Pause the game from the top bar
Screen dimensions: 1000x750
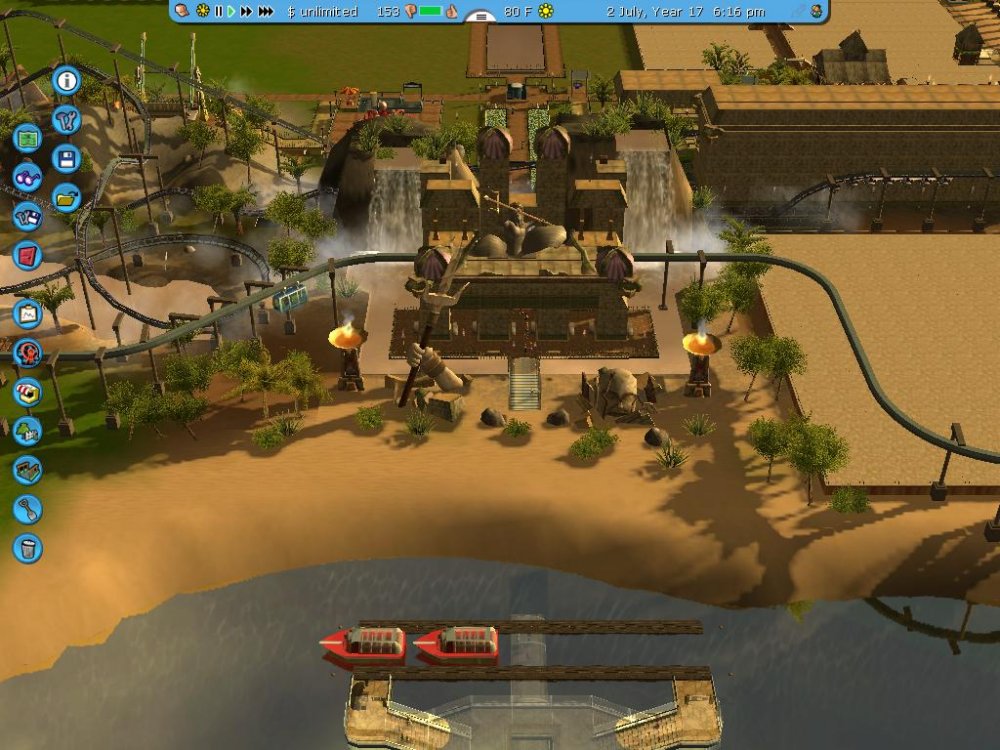point(218,11)
